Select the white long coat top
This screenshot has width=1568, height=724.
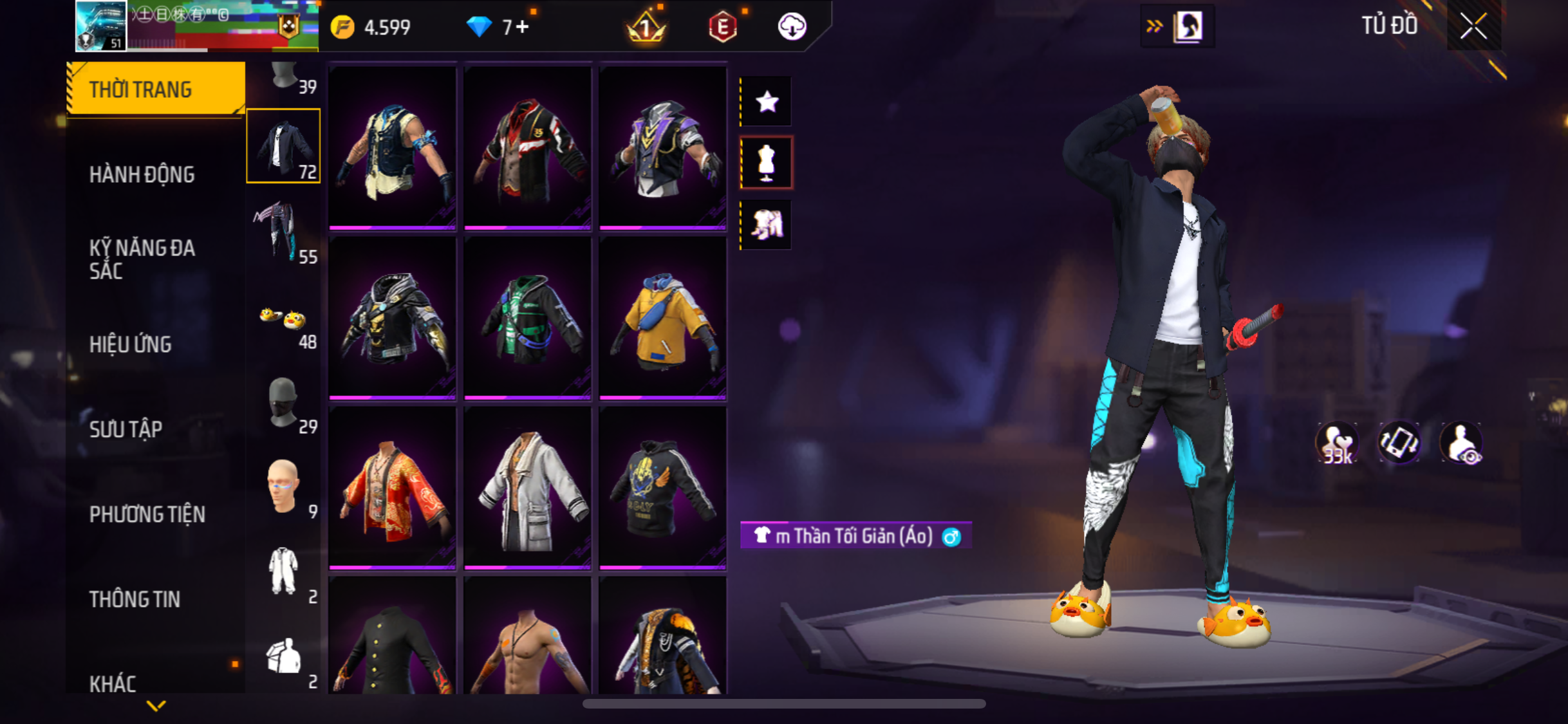[x=527, y=489]
